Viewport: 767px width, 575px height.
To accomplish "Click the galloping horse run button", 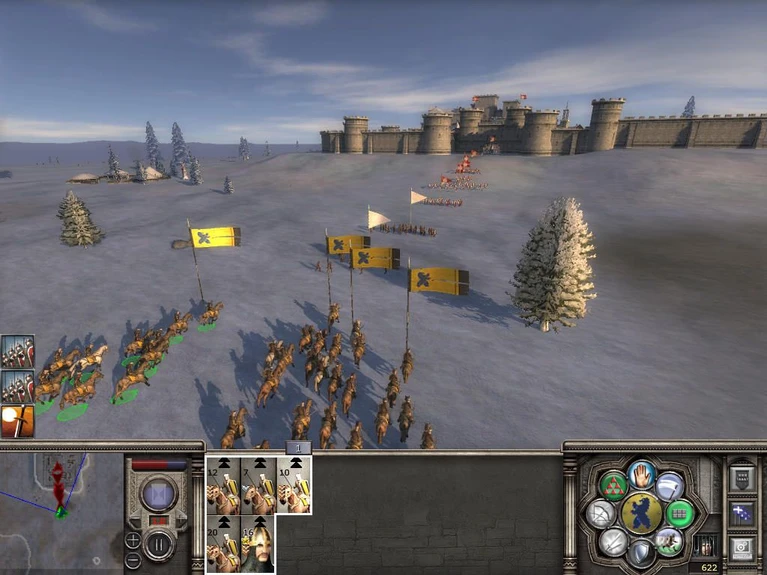I will pos(669,541).
